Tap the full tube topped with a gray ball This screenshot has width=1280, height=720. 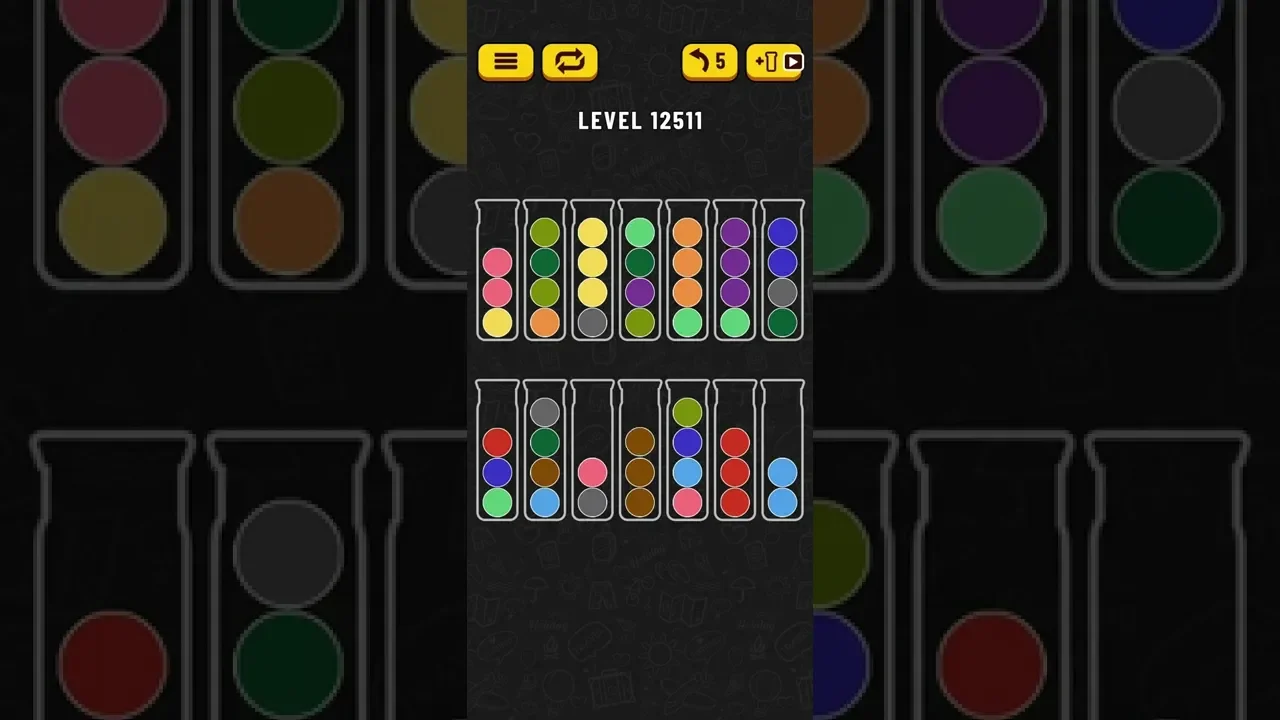545,452
